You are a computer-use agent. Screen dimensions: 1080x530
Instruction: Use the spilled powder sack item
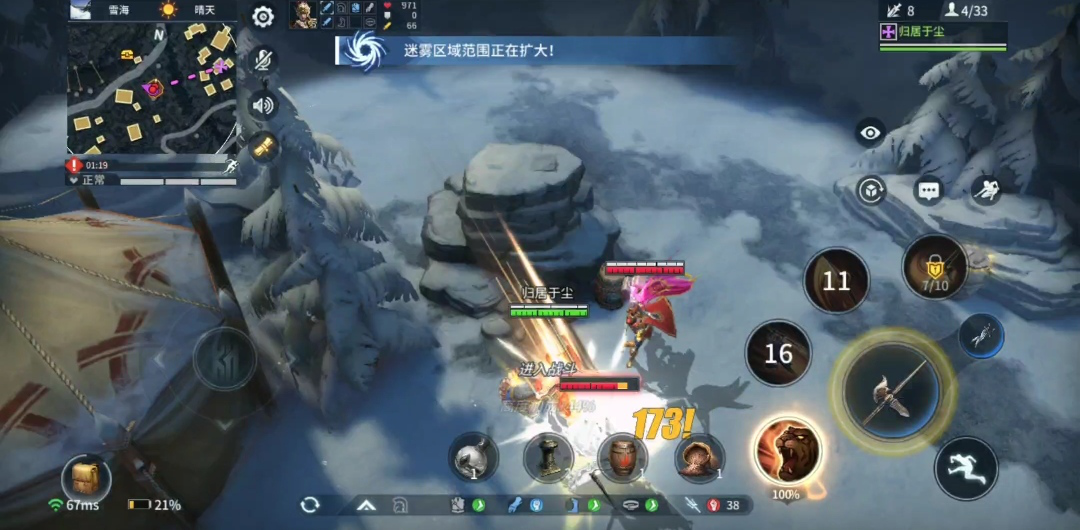pyautogui.click(x=698, y=459)
